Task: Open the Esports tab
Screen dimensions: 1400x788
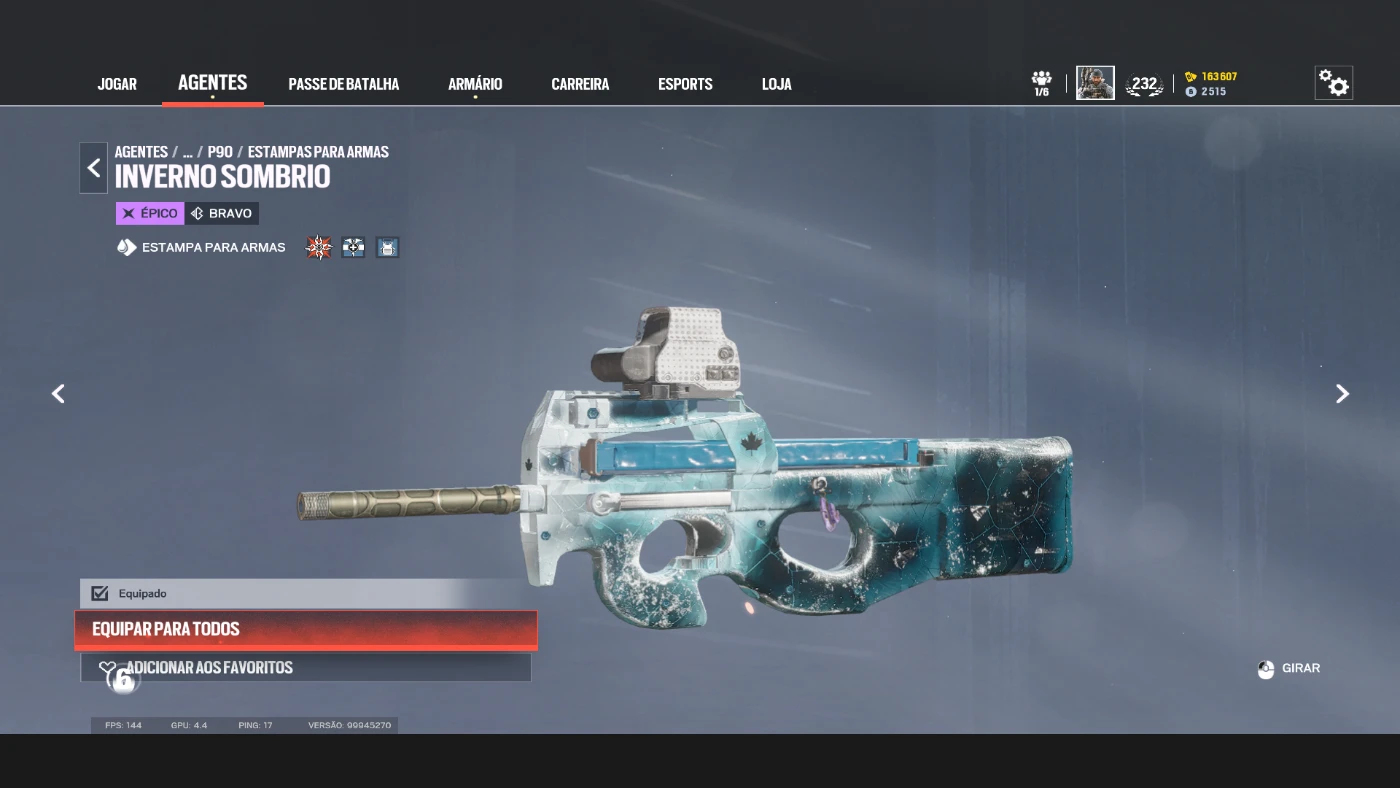Action: pos(685,84)
